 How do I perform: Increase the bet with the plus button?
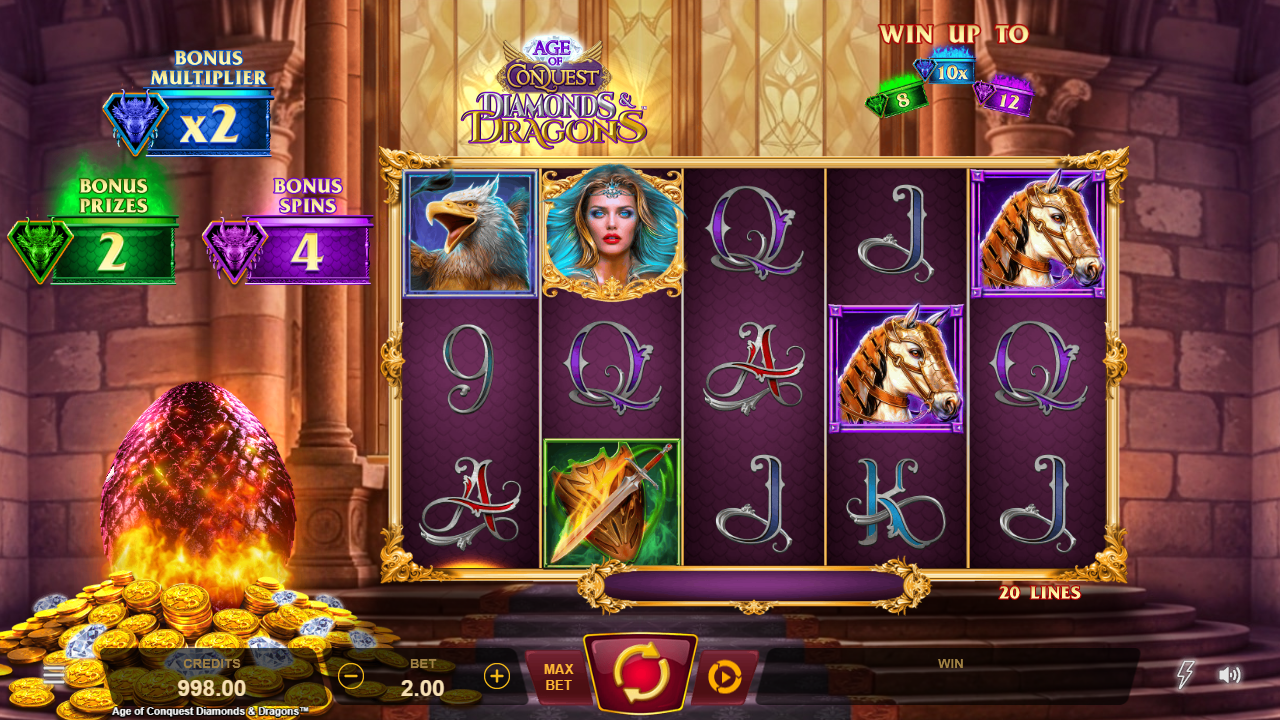point(497,676)
